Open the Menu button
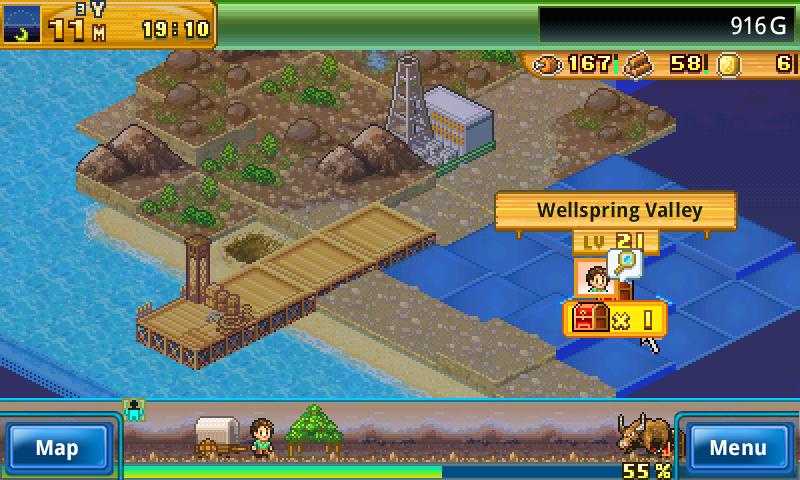This screenshot has height=480, width=800. pos(740,447)
